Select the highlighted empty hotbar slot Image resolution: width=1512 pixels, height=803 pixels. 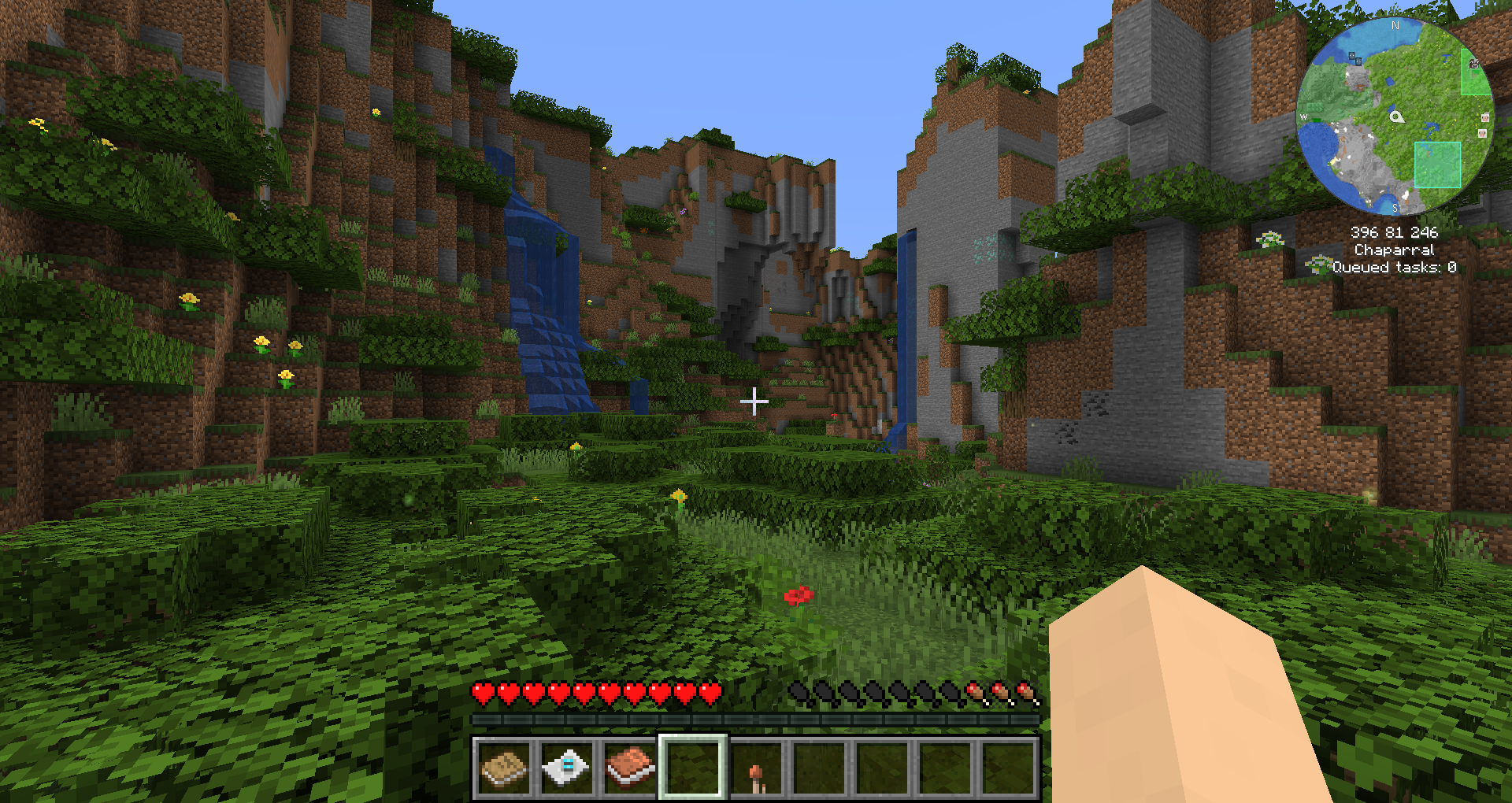pyautogui.click(x=693, y=768)
